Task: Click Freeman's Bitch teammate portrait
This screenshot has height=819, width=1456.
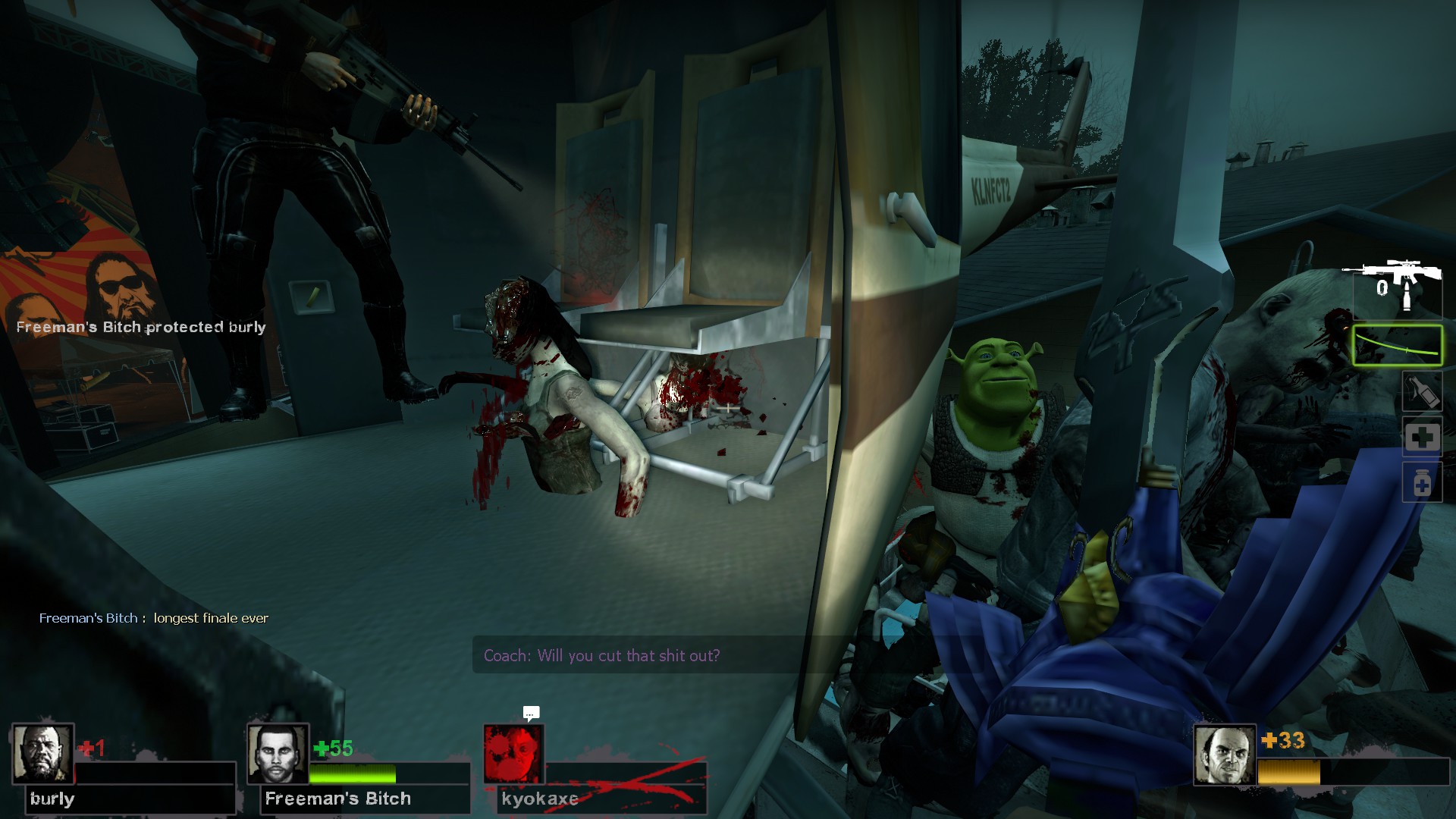Action: tap(278, 754)
